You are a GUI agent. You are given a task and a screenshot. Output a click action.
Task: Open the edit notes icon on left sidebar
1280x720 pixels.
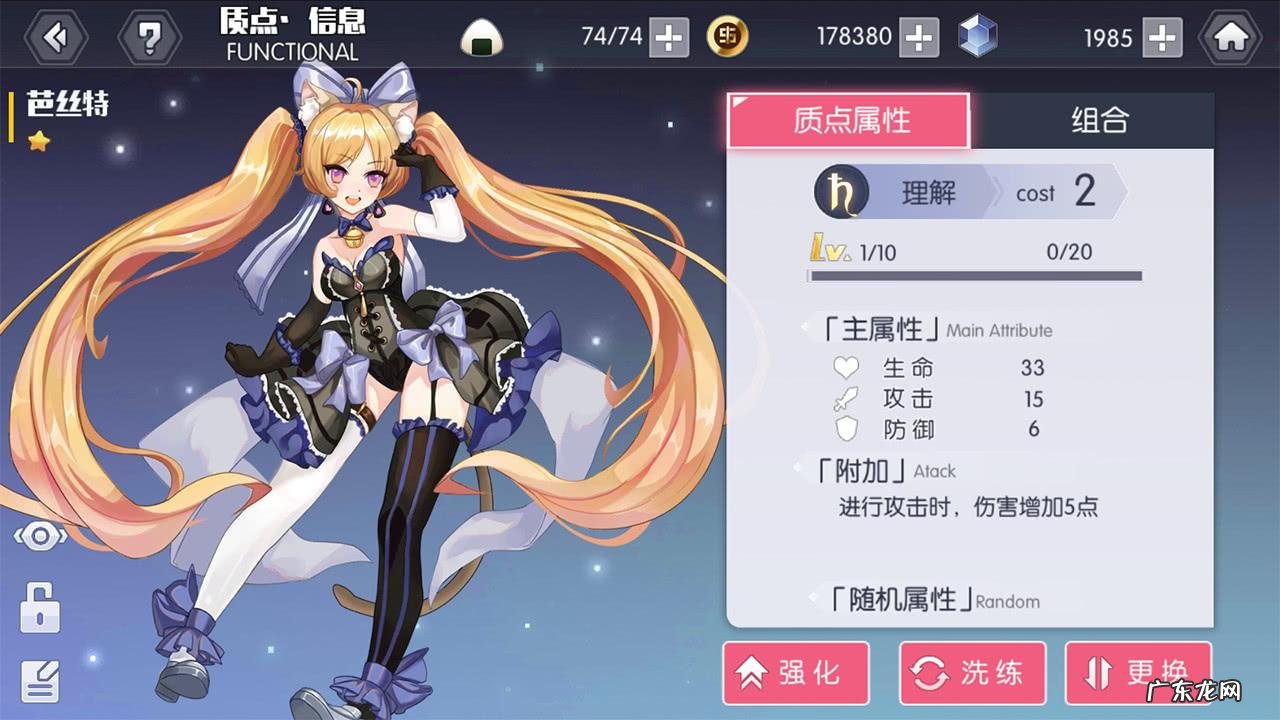point(40,682)
